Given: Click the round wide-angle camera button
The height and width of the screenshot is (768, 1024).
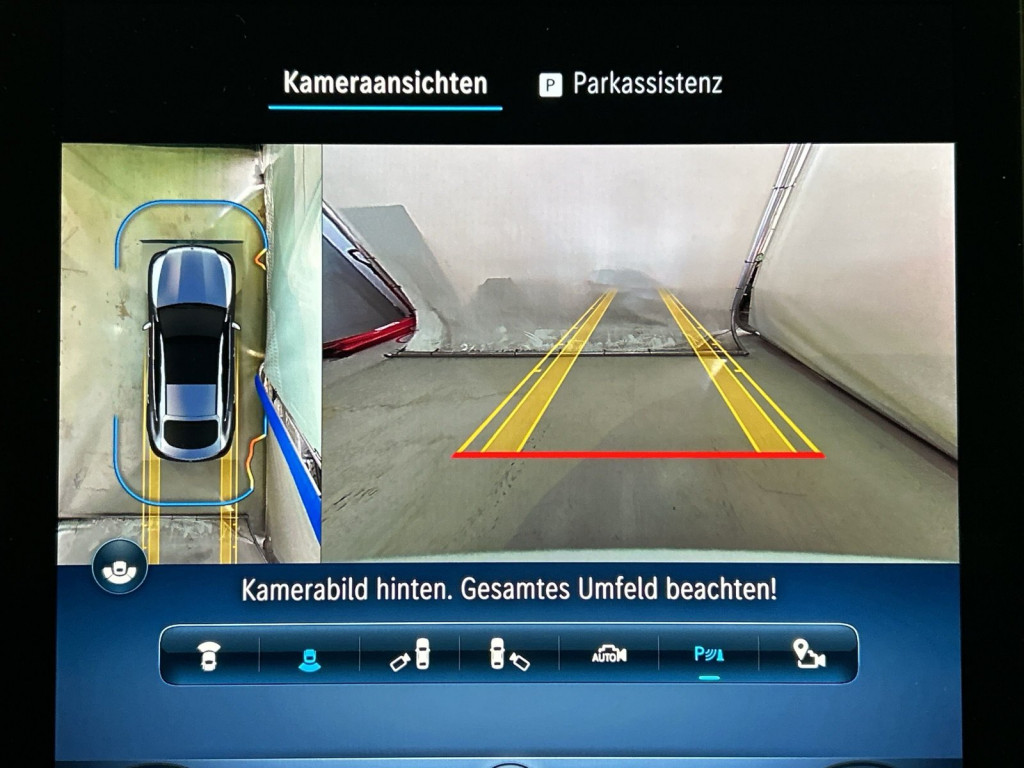Looking at the screenshot, I should pyautogui.click(x=120, y=569).
